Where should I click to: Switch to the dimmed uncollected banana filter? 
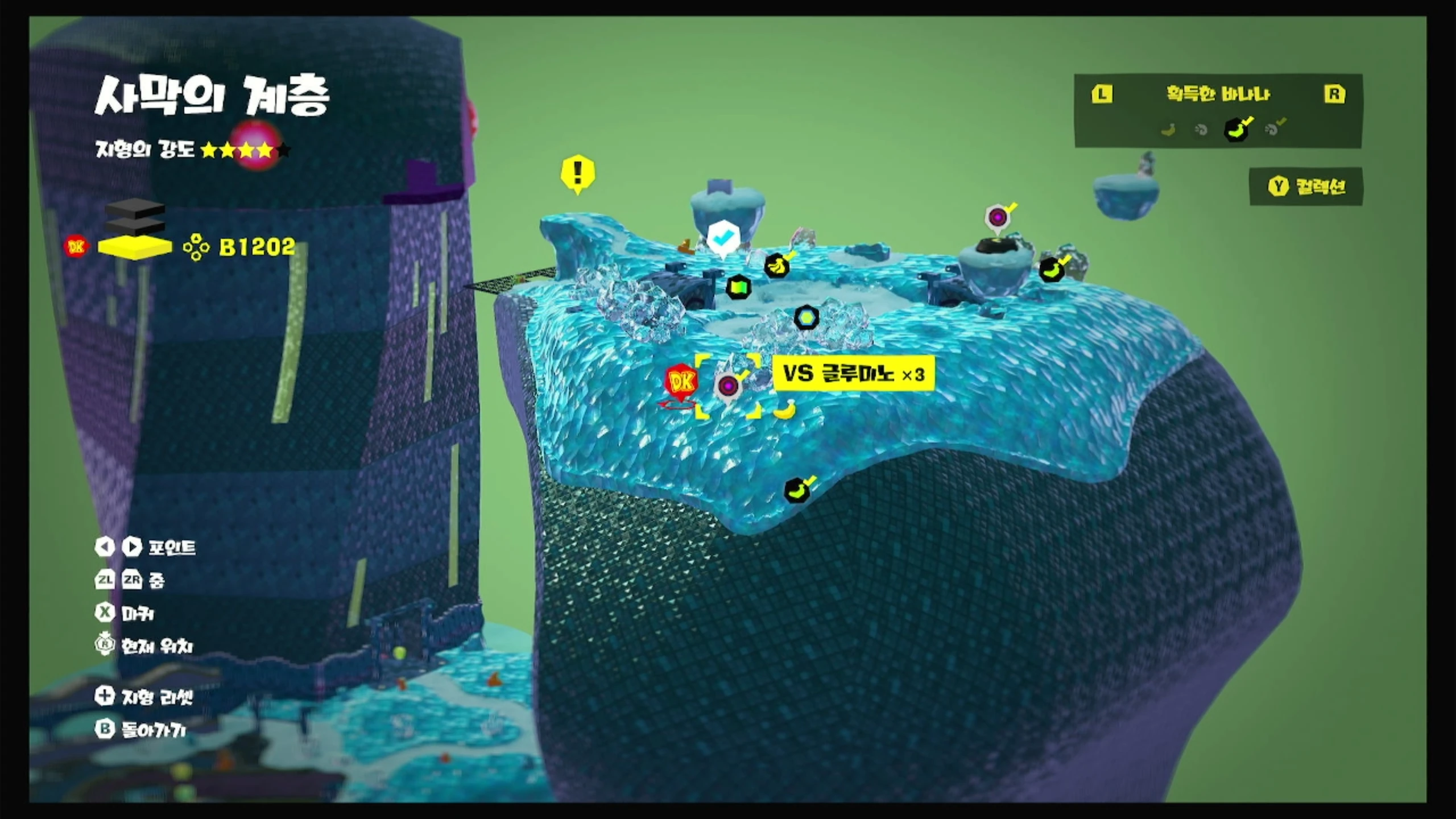coord(1168,130)
